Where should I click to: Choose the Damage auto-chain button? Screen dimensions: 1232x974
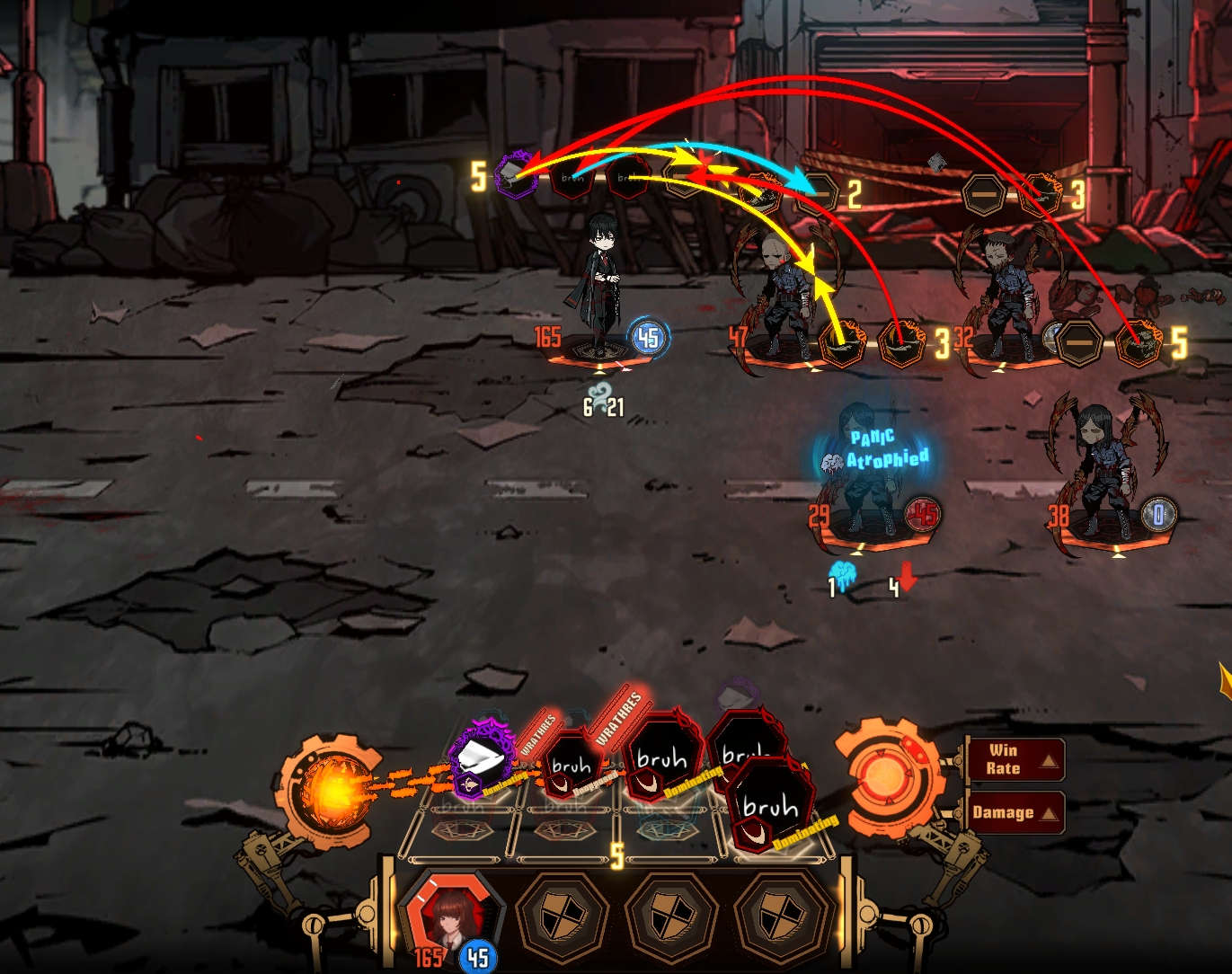click(1014, 812)
